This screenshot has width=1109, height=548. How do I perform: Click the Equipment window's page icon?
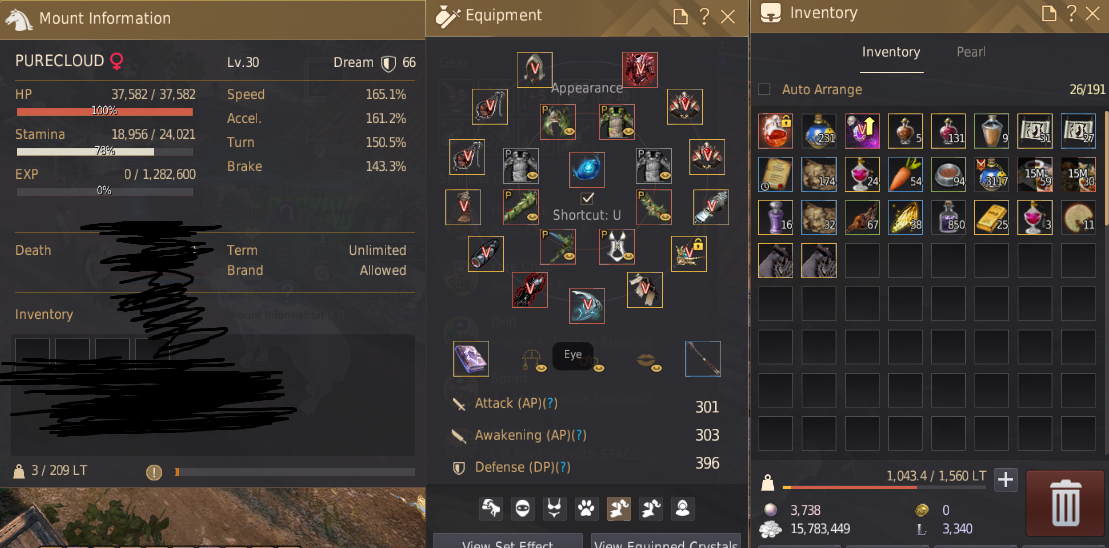(x=680, y=16)
